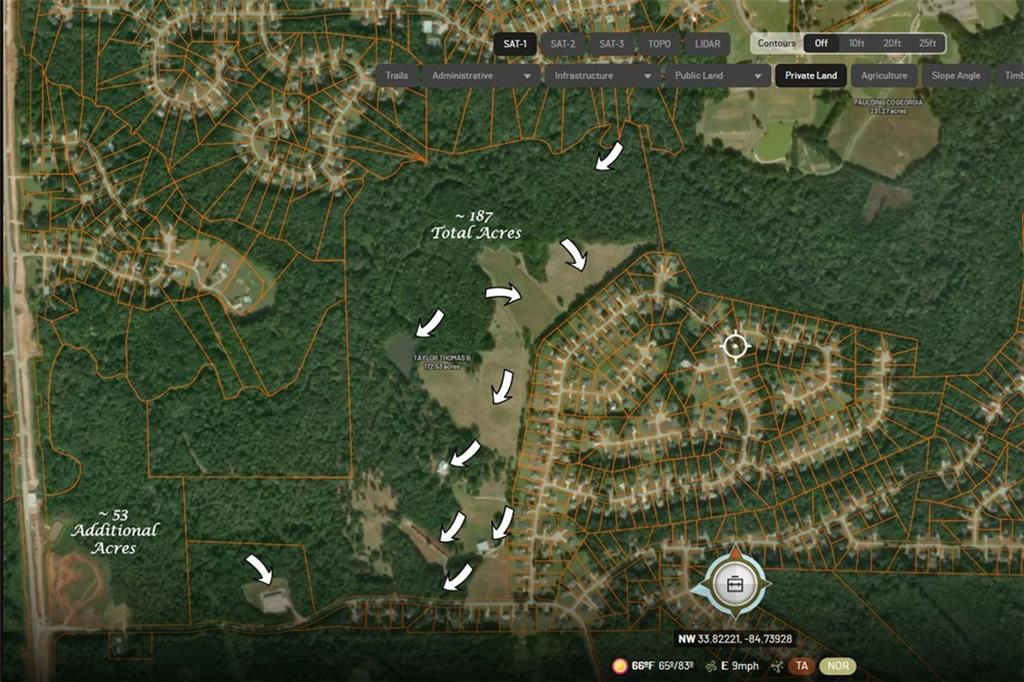
Task: Switch the map to TOPO
Action: pos(659,44)
